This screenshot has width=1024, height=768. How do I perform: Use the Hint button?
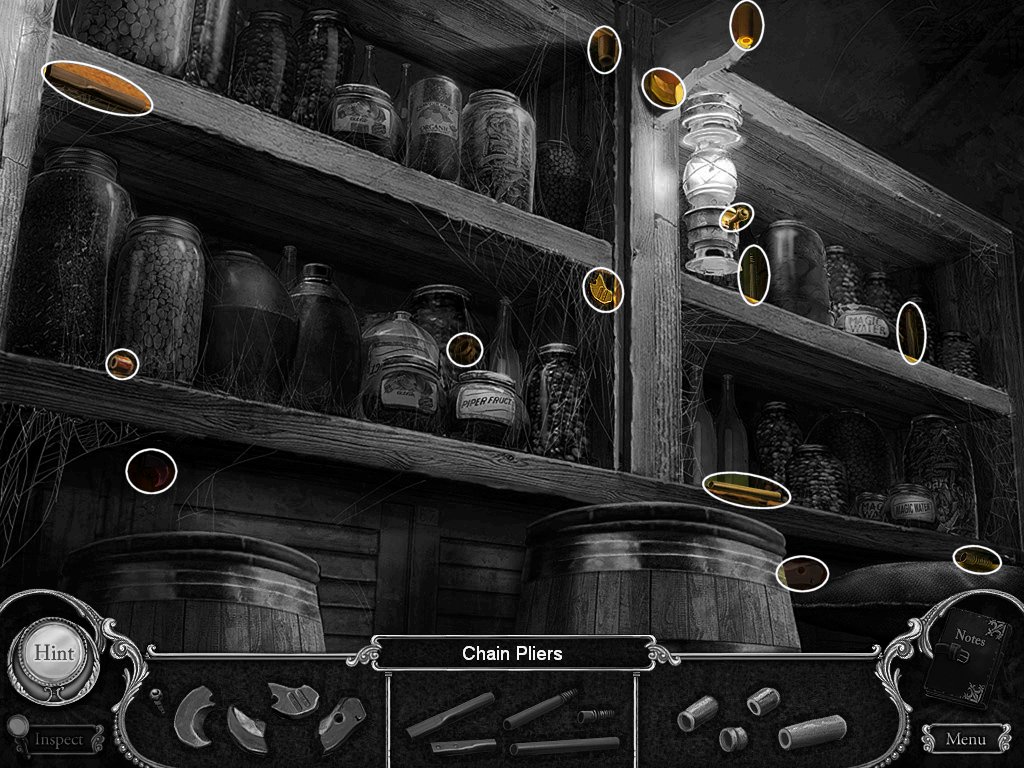[53, 652]
